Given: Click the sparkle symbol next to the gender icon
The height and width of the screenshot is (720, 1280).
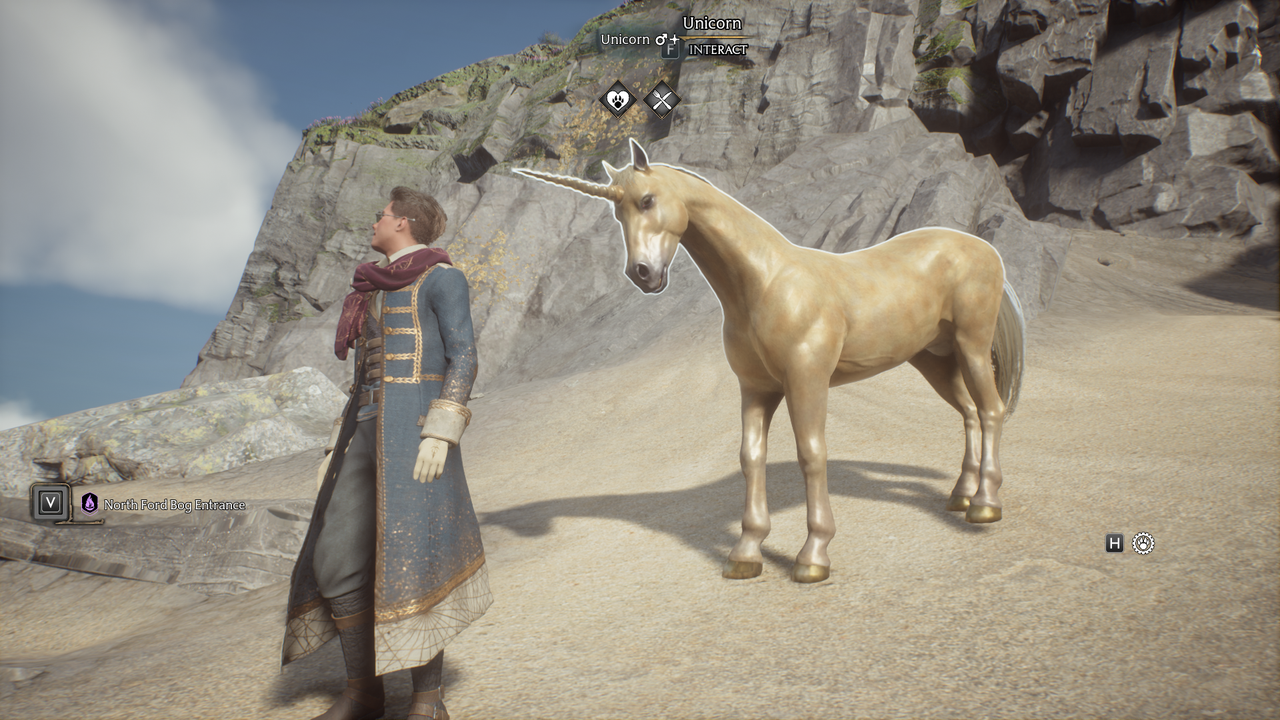Looking at the screenshot, I should click(674, 39).
